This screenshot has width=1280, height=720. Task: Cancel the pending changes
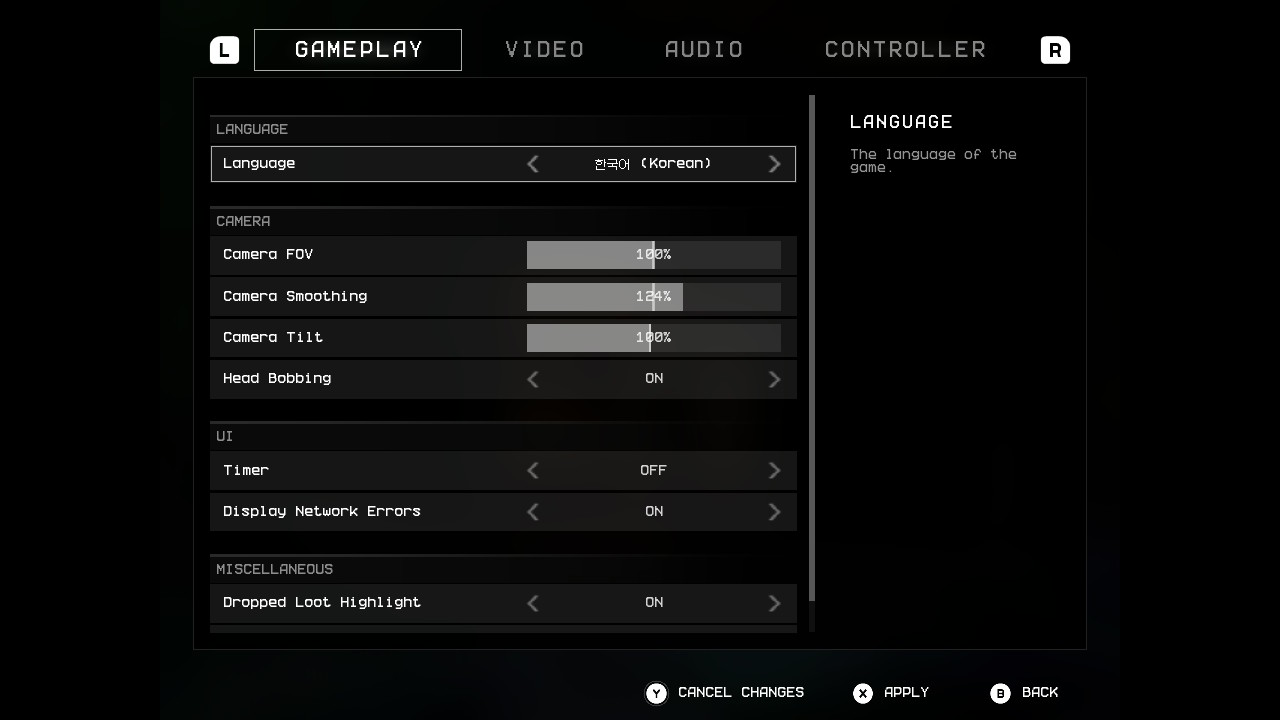coord(726,693)
